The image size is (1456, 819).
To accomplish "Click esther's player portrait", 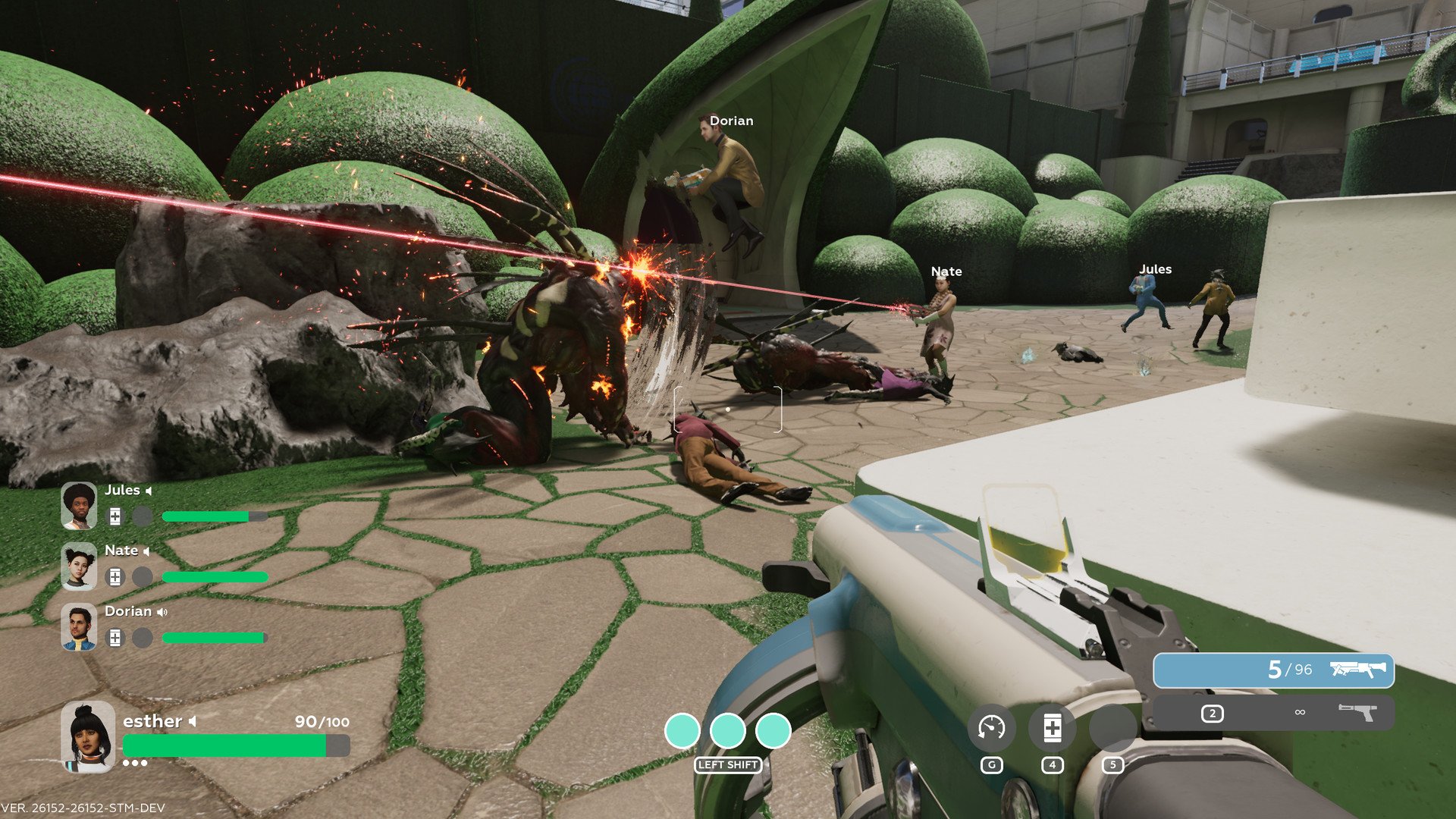I will coord(88,736).
